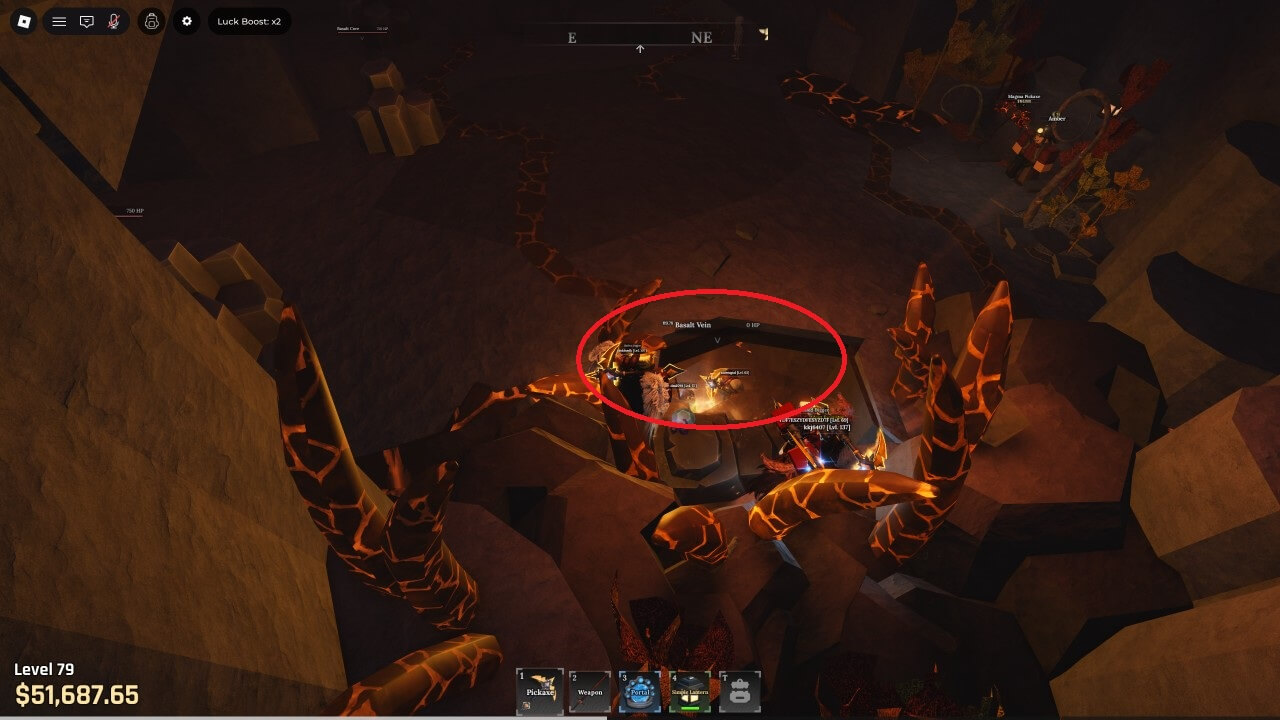The image size is (1280, 720).
Task: Toggle the chat window
Action: 87,21
